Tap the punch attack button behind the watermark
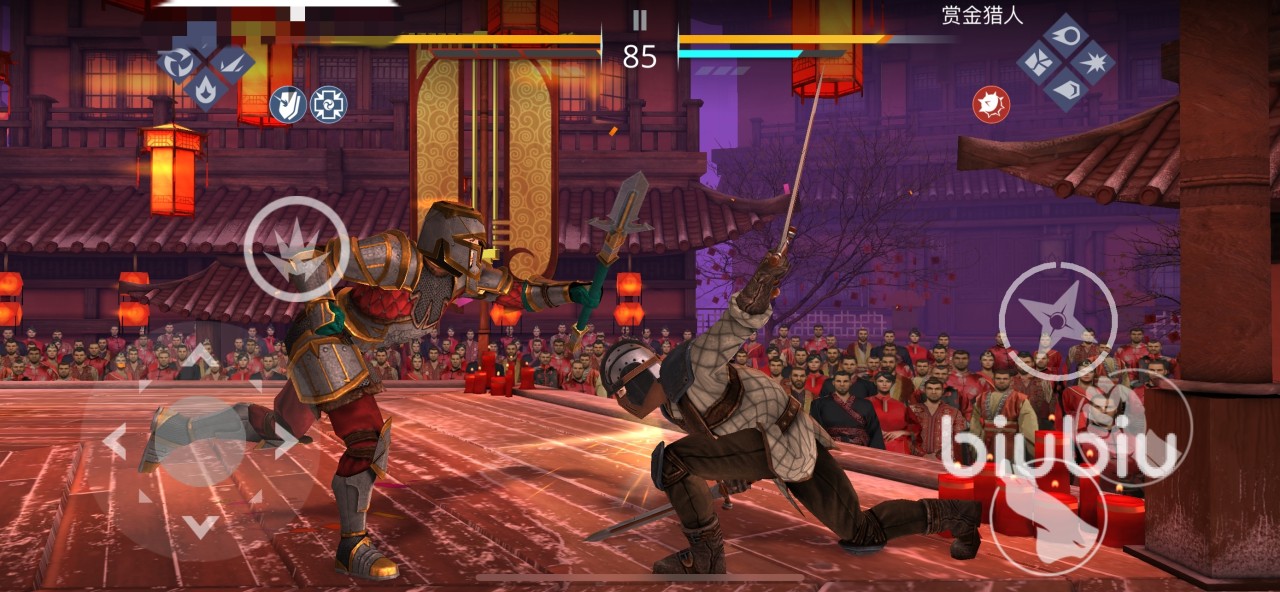Screen dimensions: 1280x592 tap(1133, 425)
